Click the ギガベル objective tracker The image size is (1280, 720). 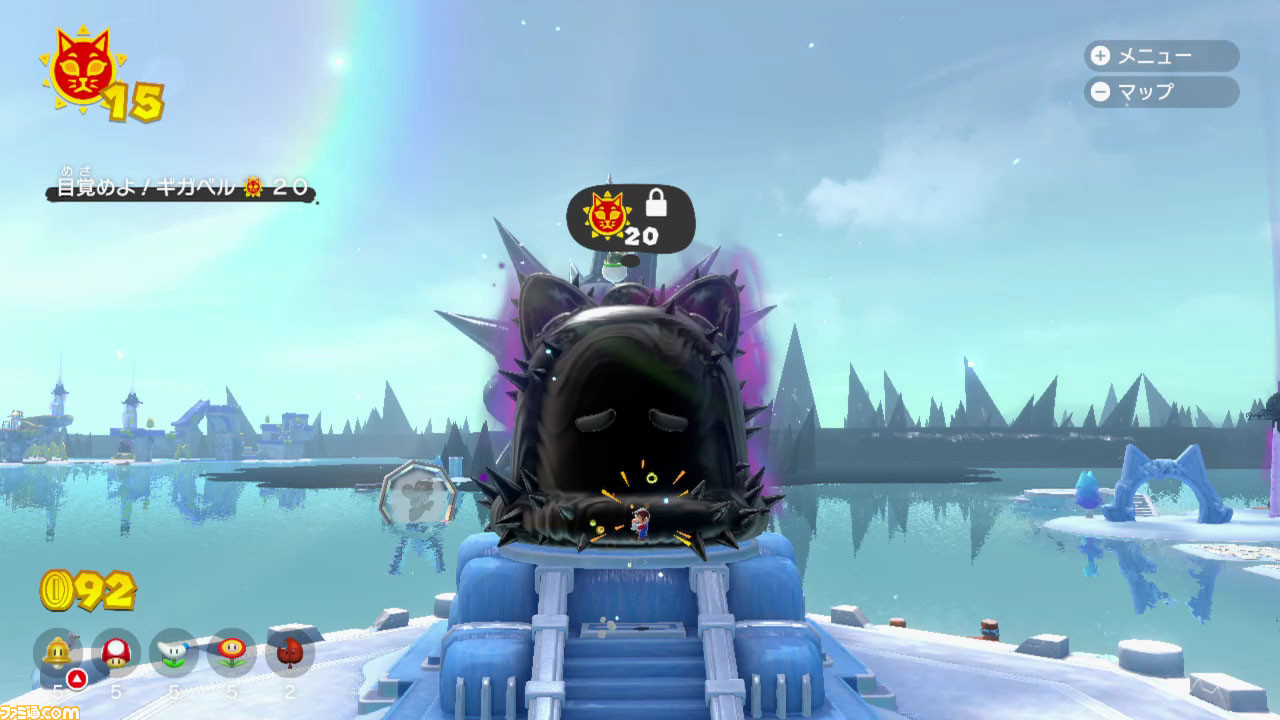[181, 187]
